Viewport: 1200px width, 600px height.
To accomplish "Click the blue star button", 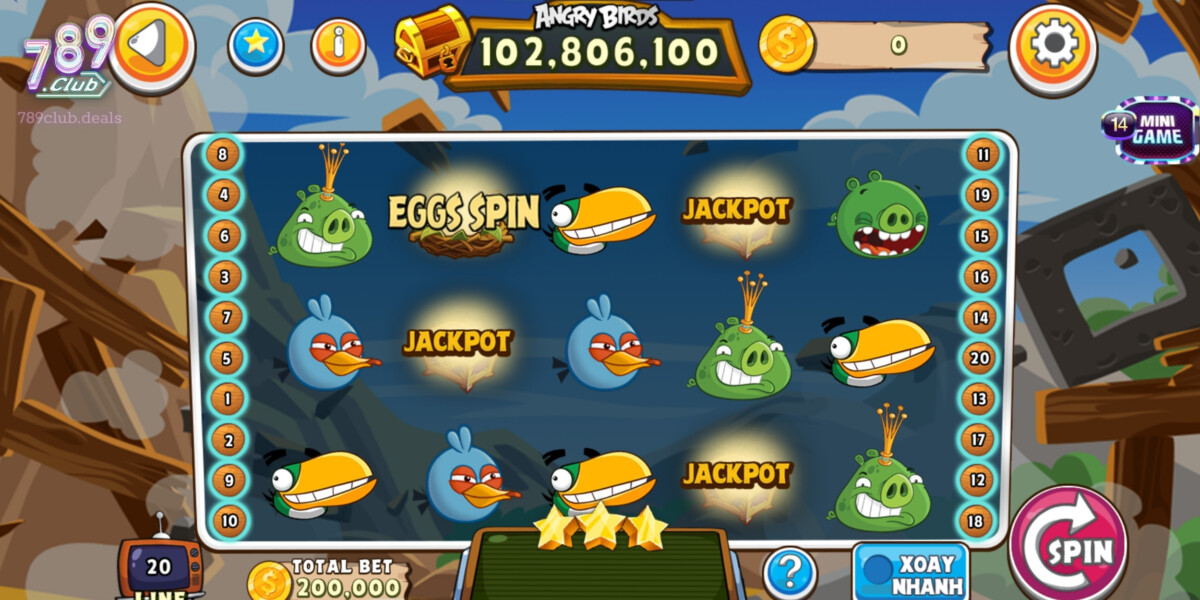I will [x=256, y=45].
